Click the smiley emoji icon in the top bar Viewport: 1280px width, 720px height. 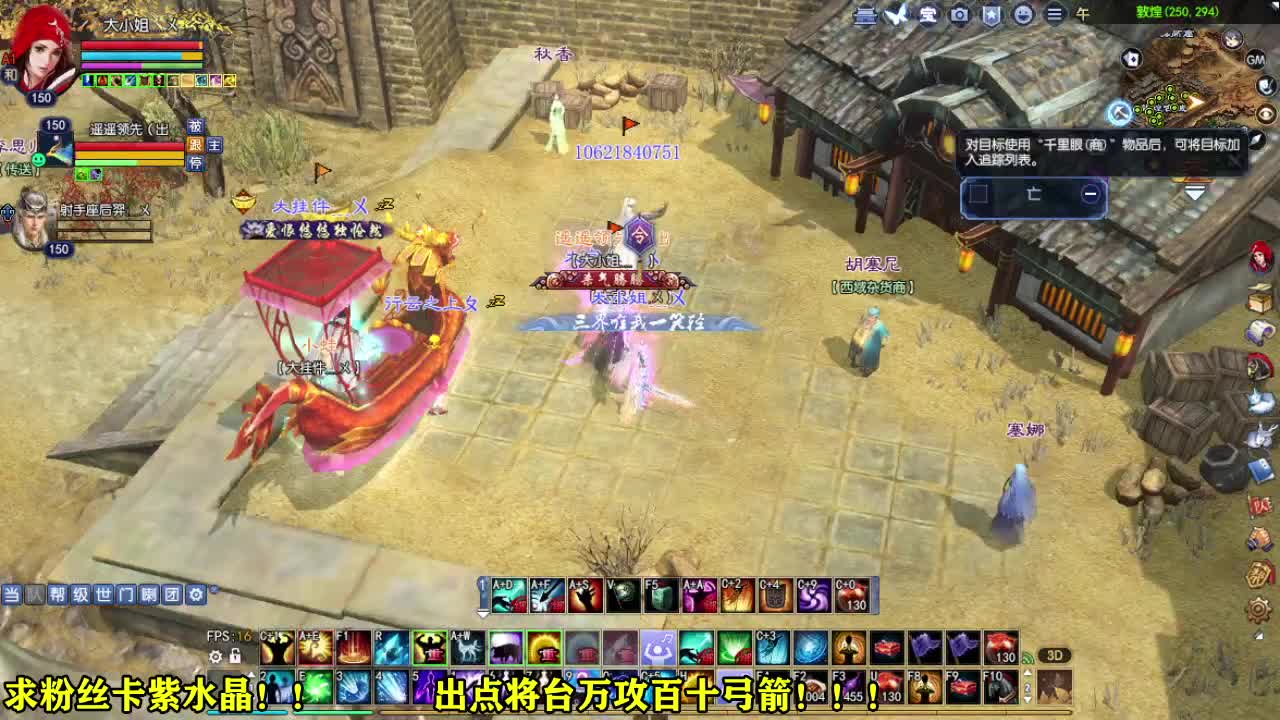click(x=1023, y=15)
